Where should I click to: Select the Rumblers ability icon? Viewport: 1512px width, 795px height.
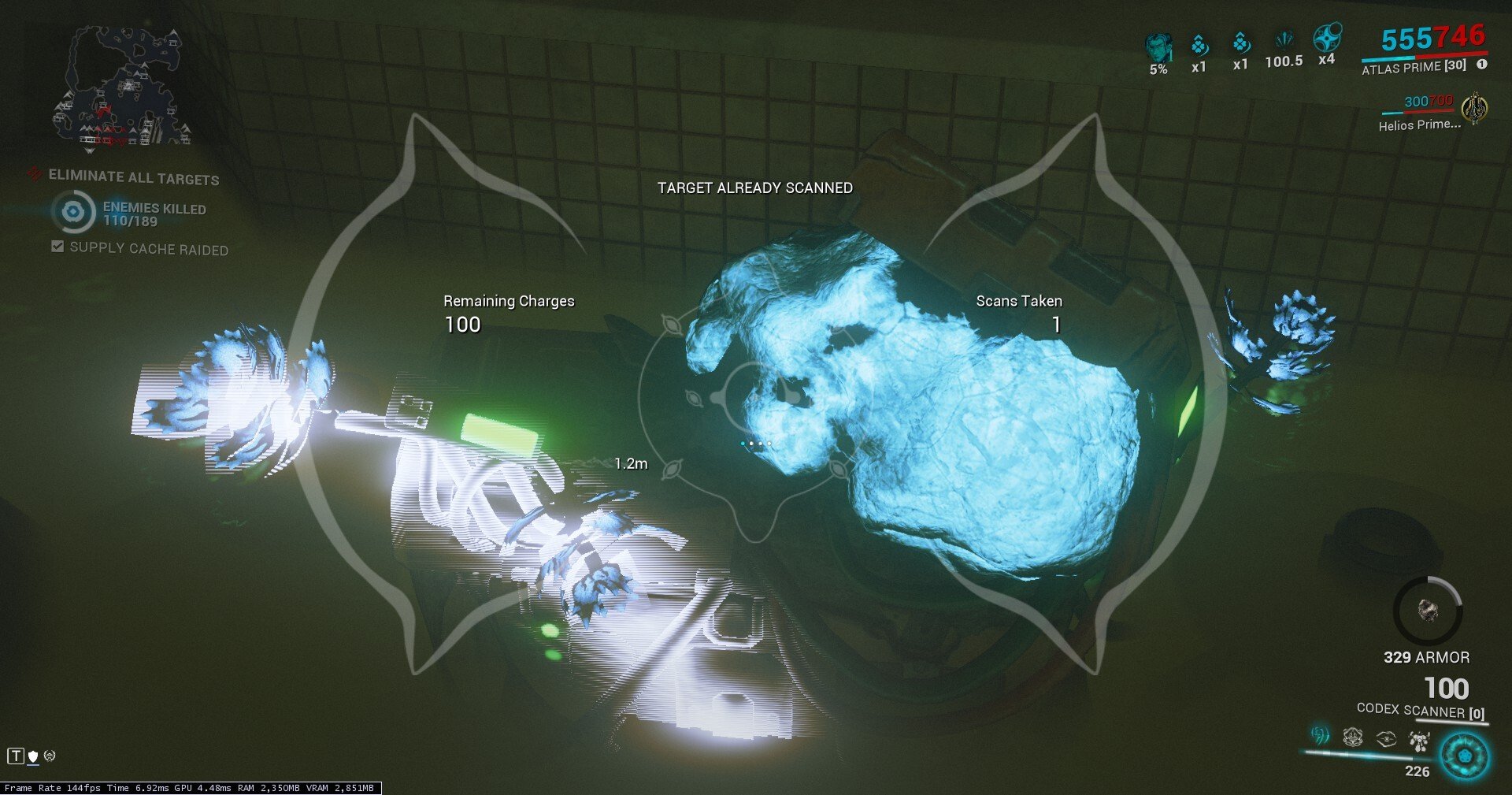1418,739
